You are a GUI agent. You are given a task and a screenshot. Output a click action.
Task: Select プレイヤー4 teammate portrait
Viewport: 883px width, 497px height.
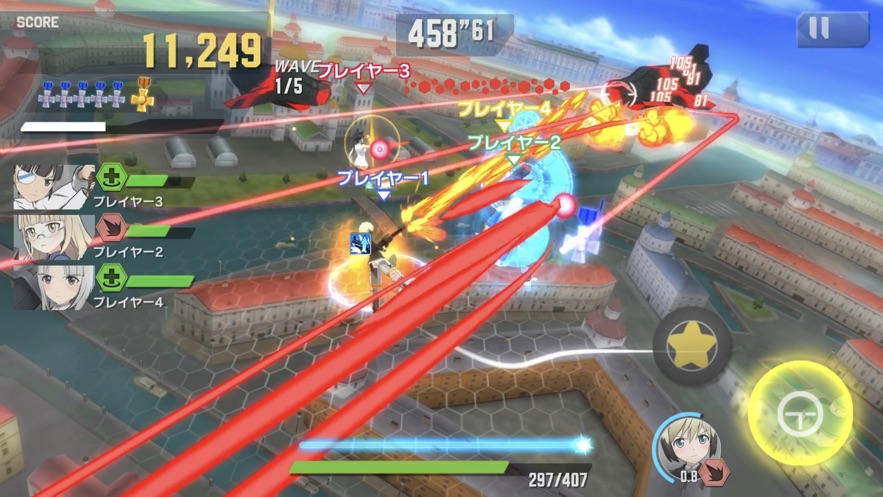click(x=52, y=284)
